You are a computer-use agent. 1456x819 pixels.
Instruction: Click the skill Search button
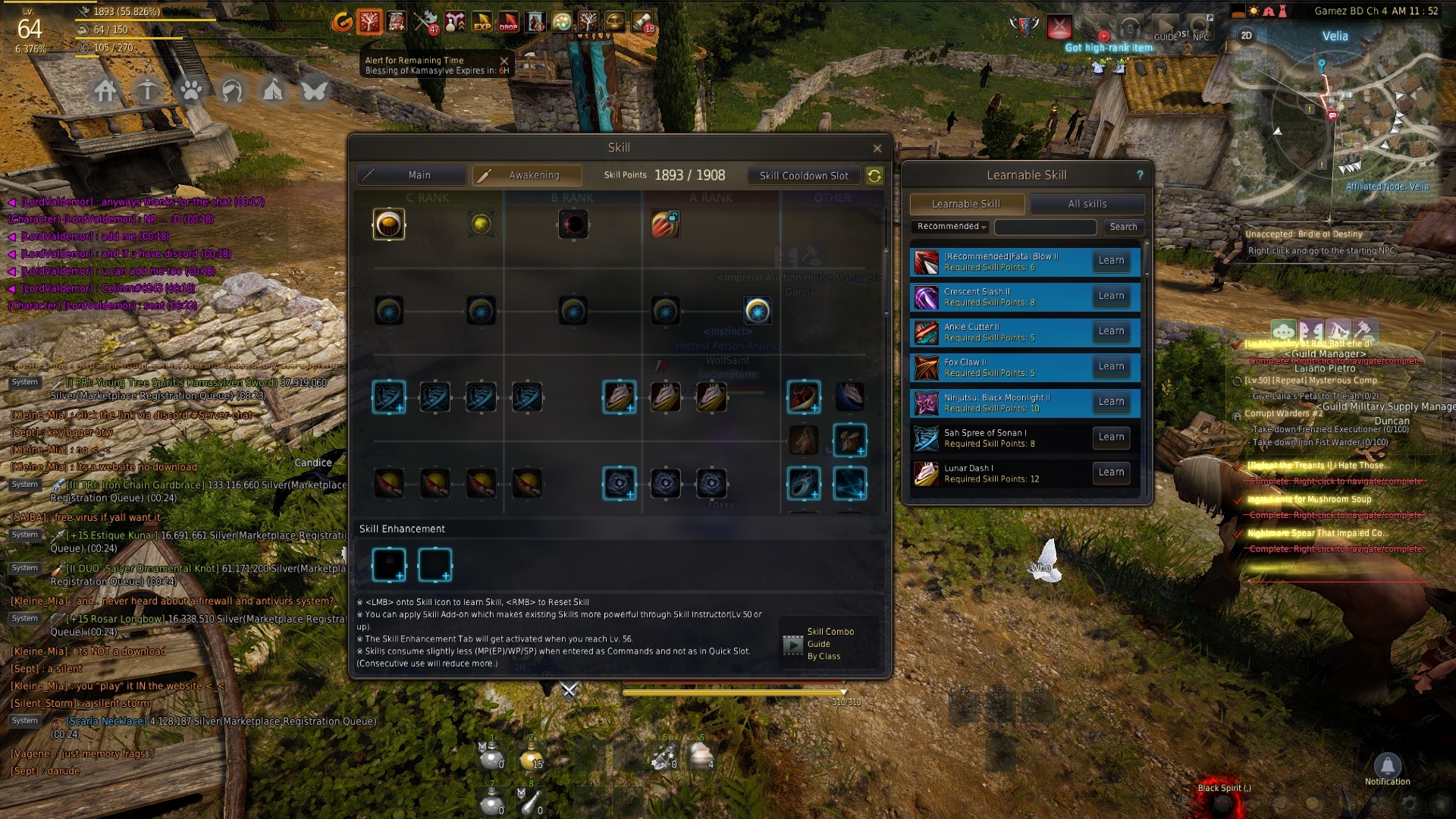1123,227
